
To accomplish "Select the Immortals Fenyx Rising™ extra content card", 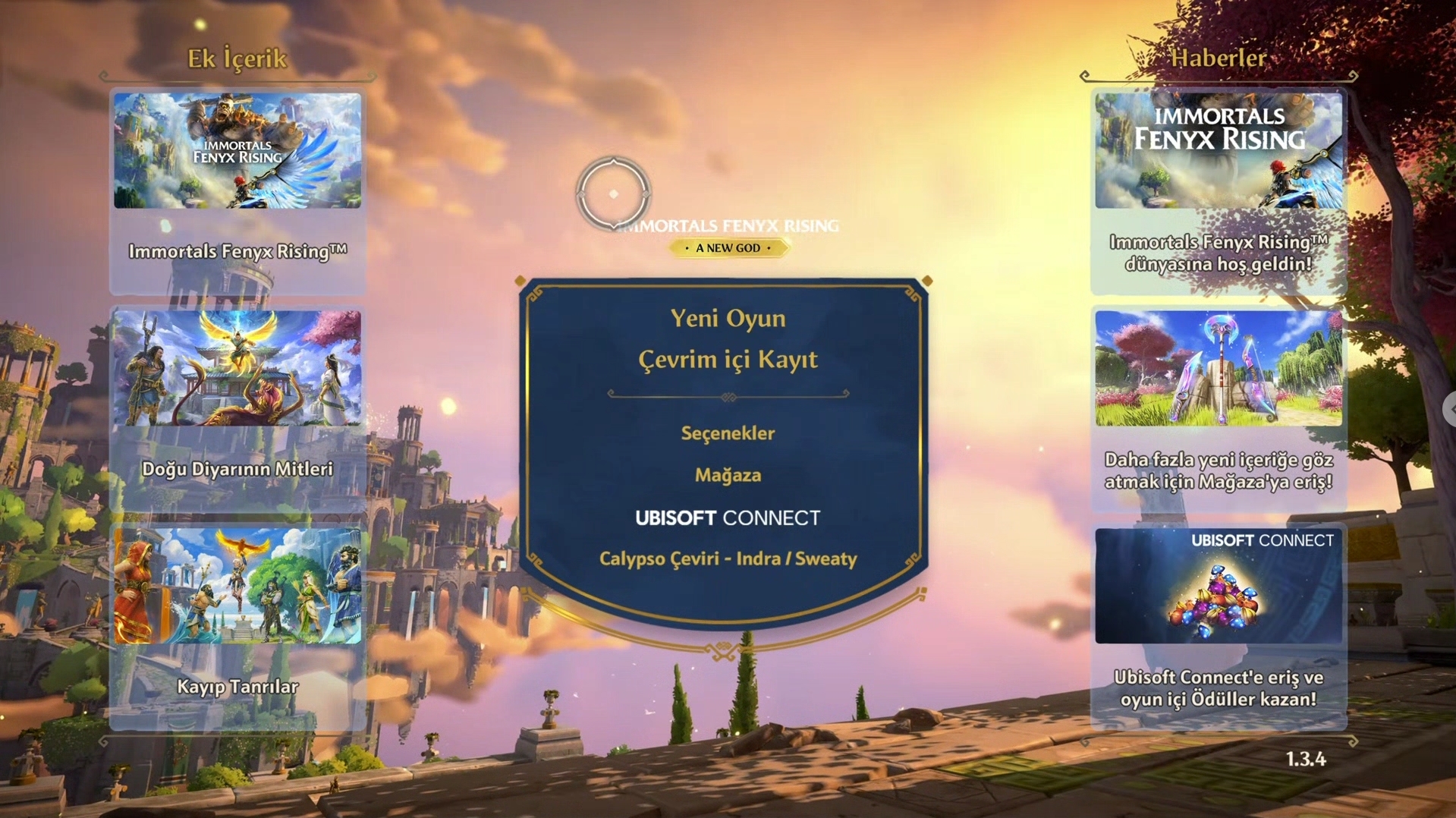I will pyautogui.click(x=237, y=191).
